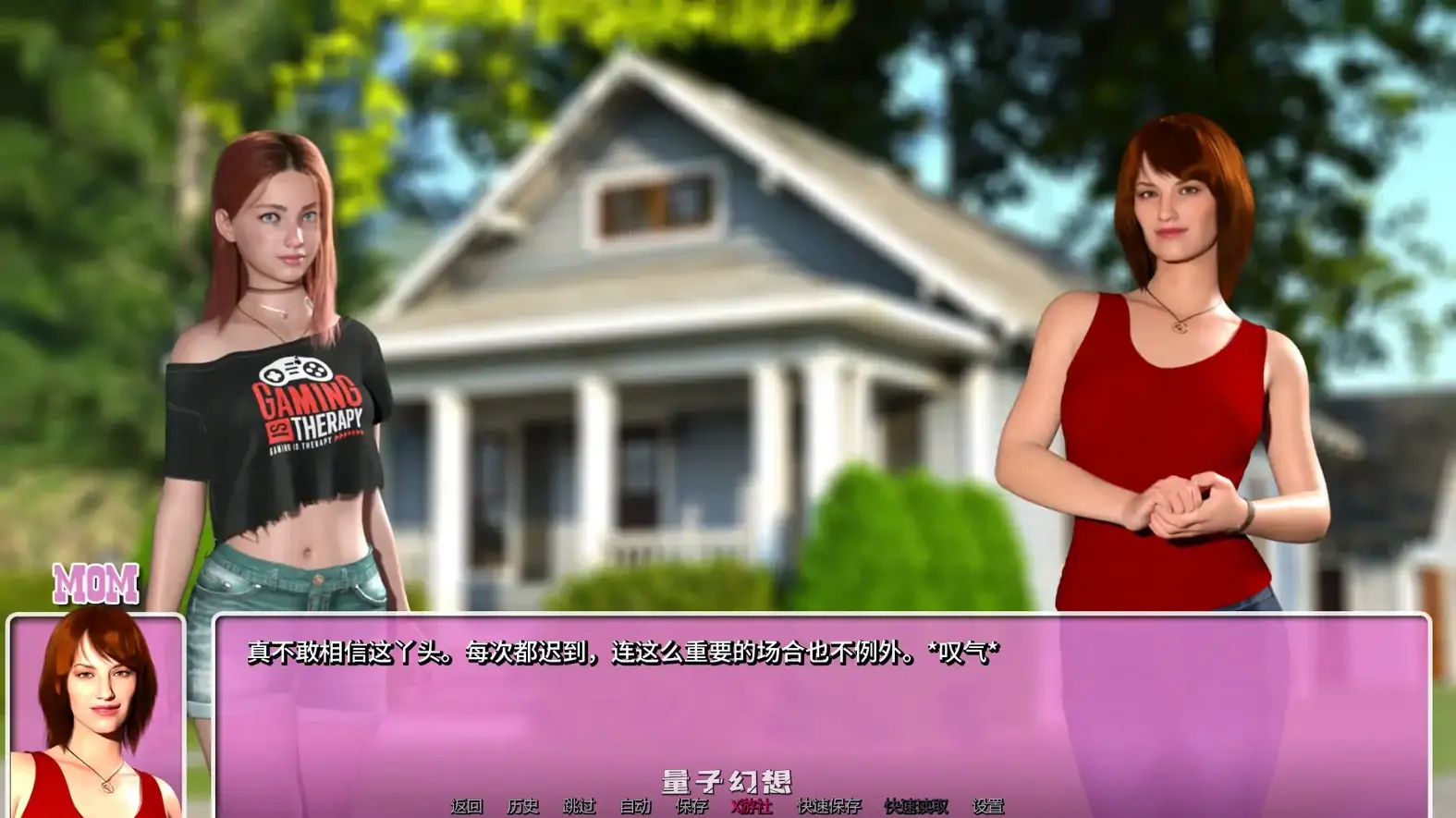Load with 快速读取 quick load
Viewport: 1456px width, 818px height.
point(917,804)
